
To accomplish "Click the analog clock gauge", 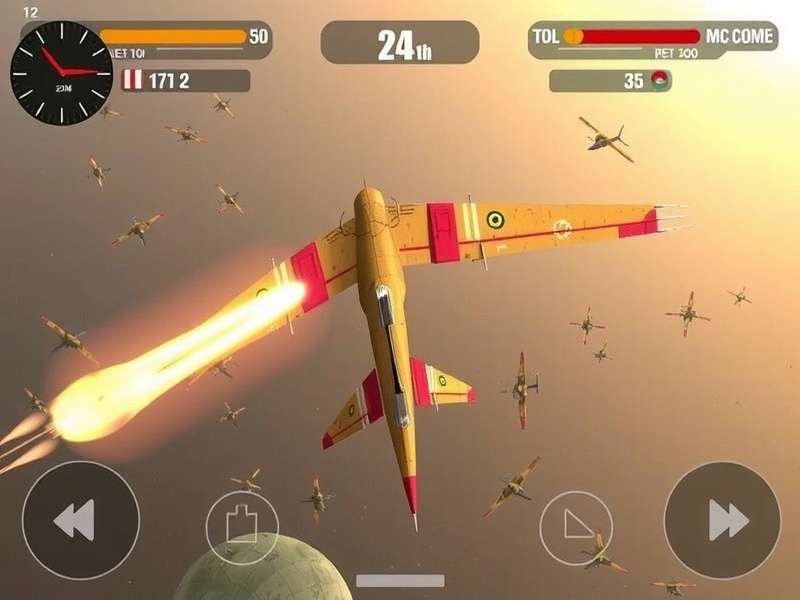I will click(x=61, y=72).
